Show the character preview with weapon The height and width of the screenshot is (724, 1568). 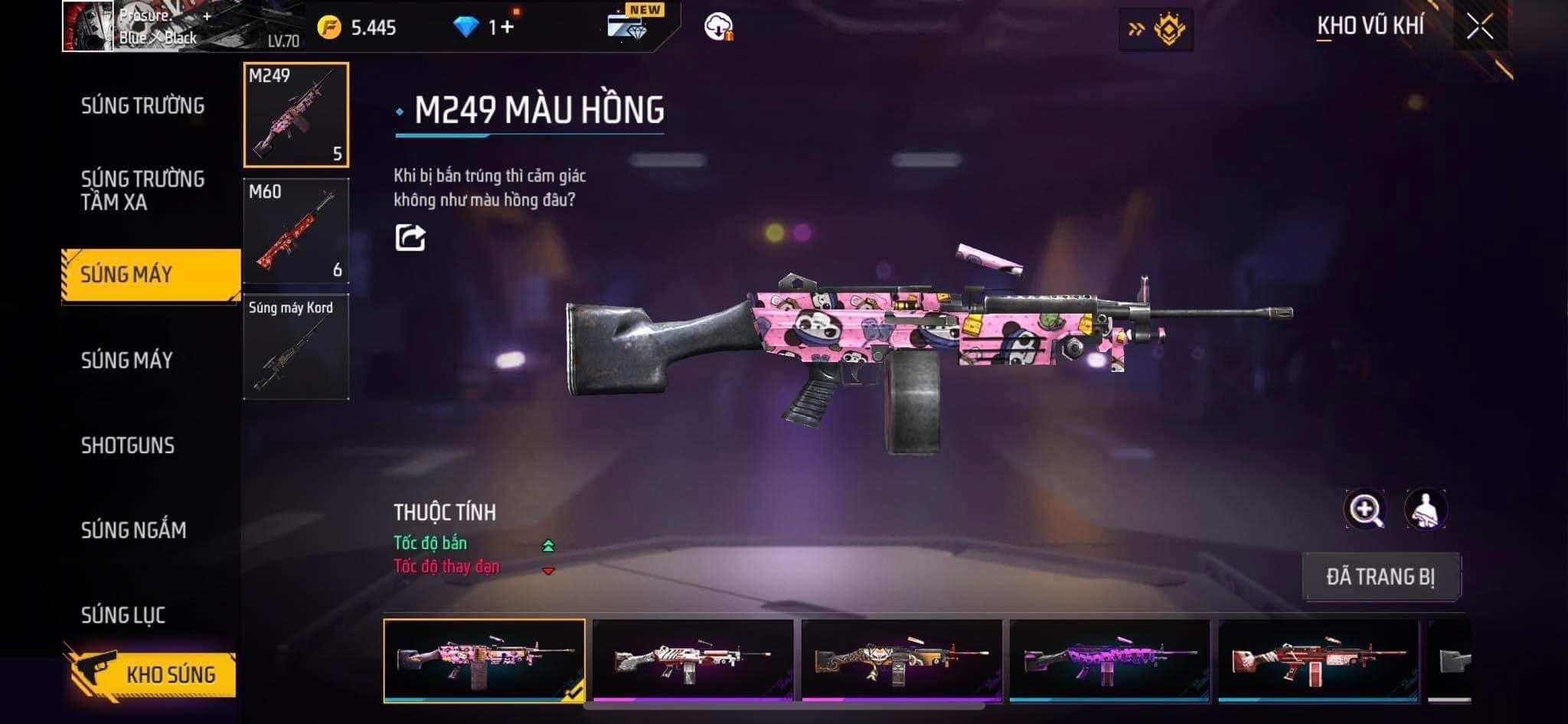click(x=1425, y=510)
